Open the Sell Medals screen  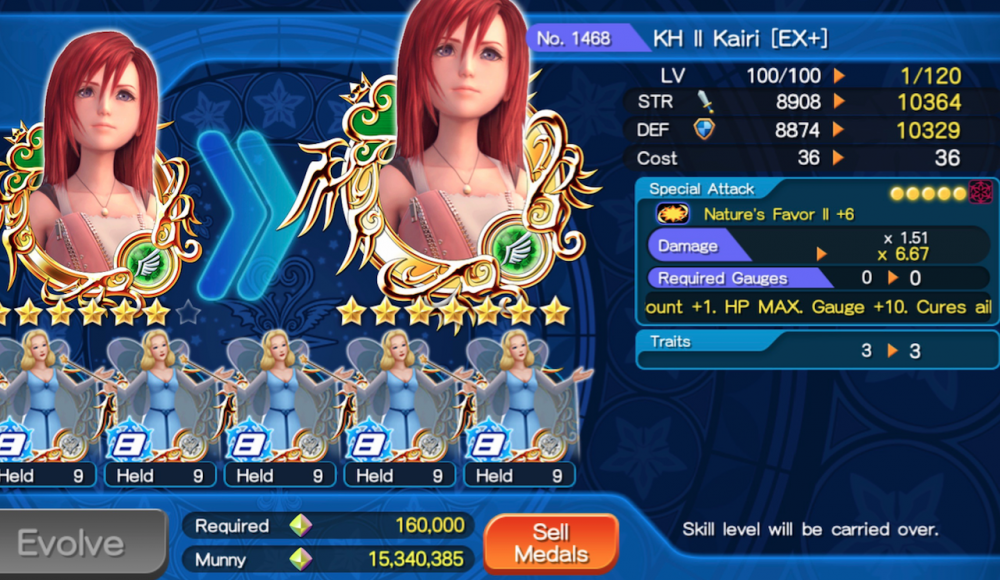pos(550,543)
